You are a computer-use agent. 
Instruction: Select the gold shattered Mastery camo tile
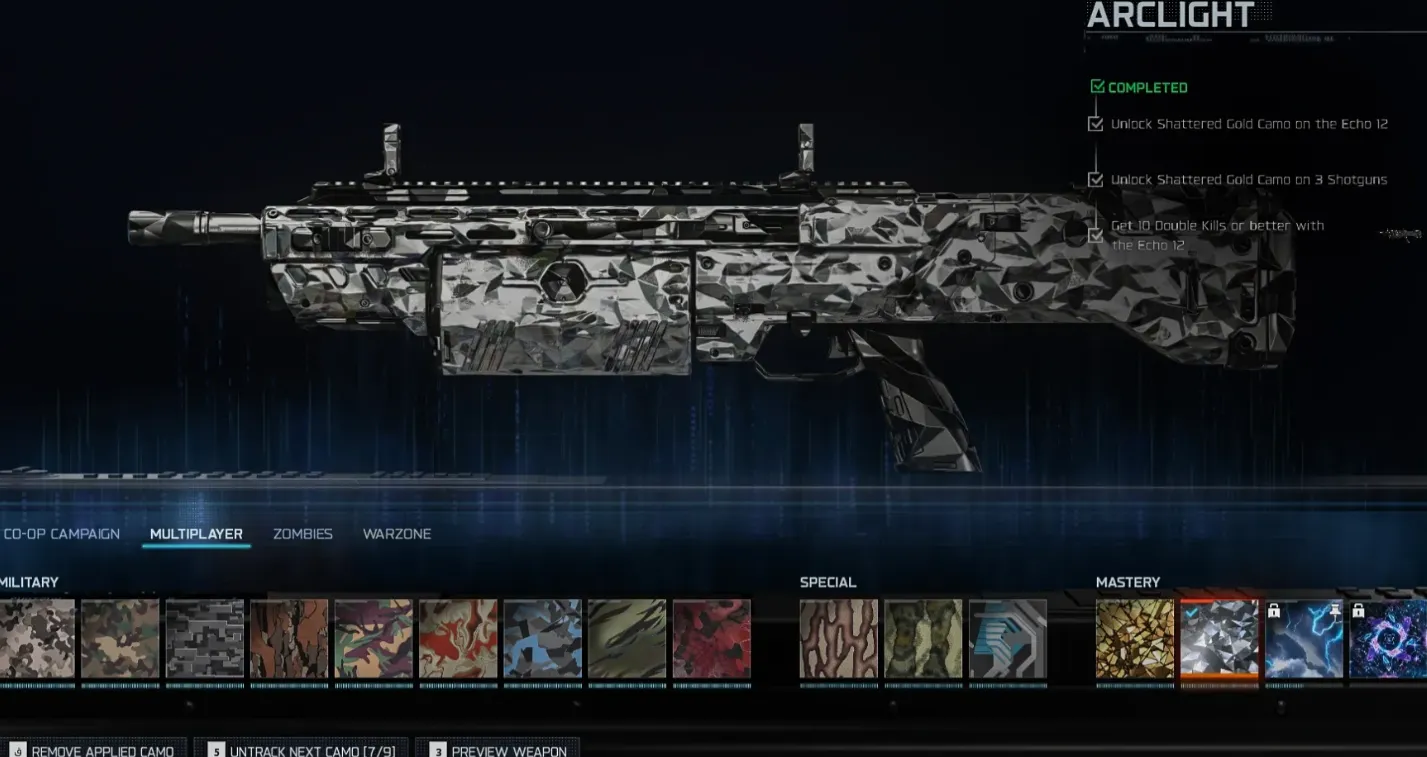[1134, 640]
